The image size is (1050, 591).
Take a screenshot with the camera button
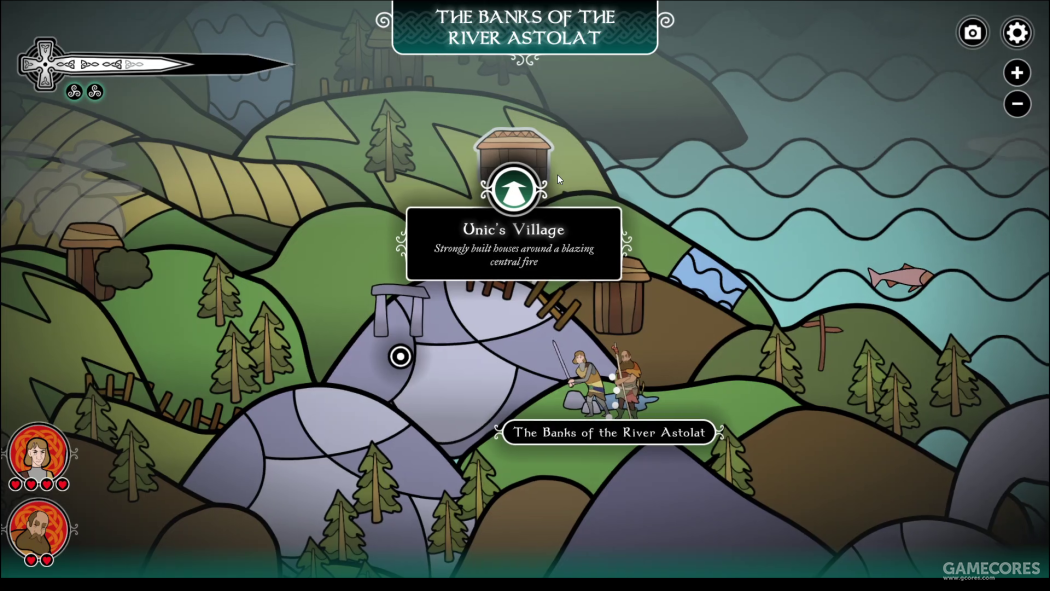(972, 33)
